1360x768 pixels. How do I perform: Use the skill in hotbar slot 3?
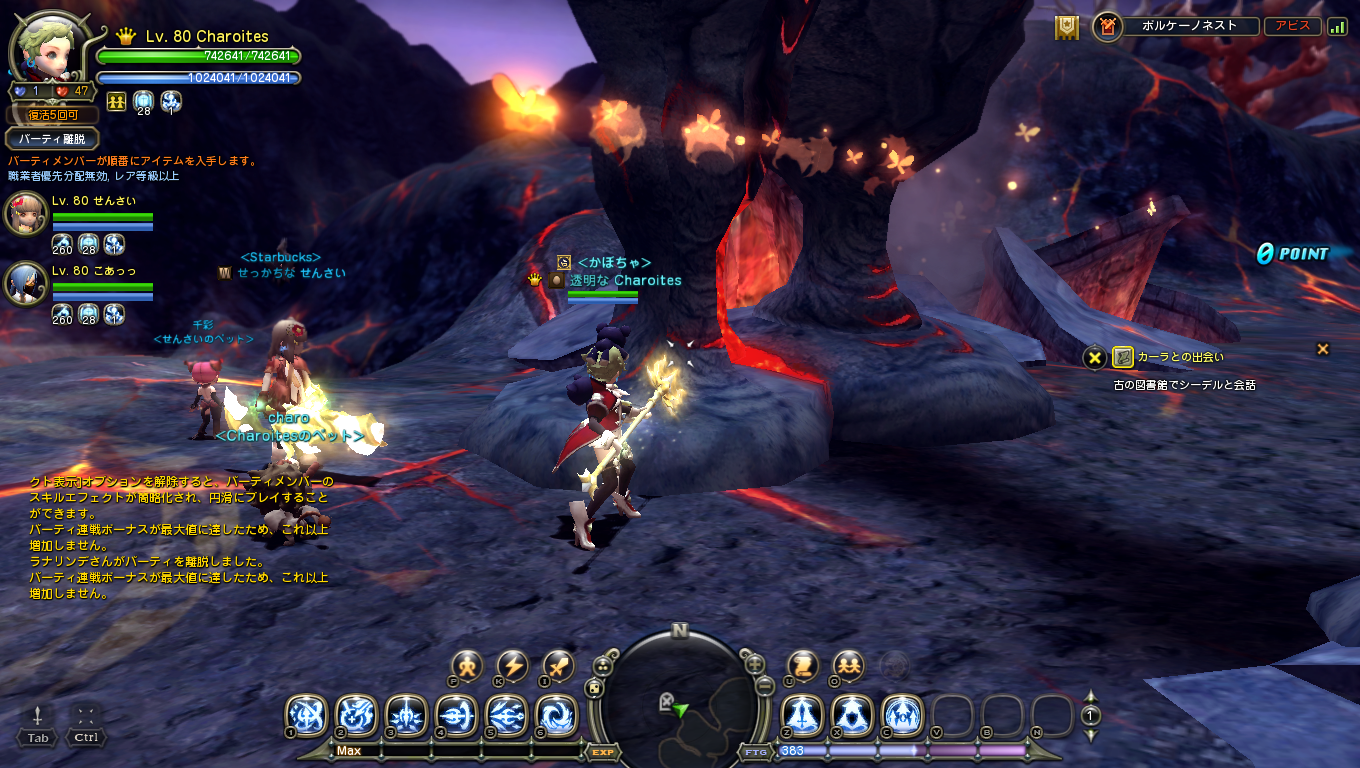pos(406,715)
